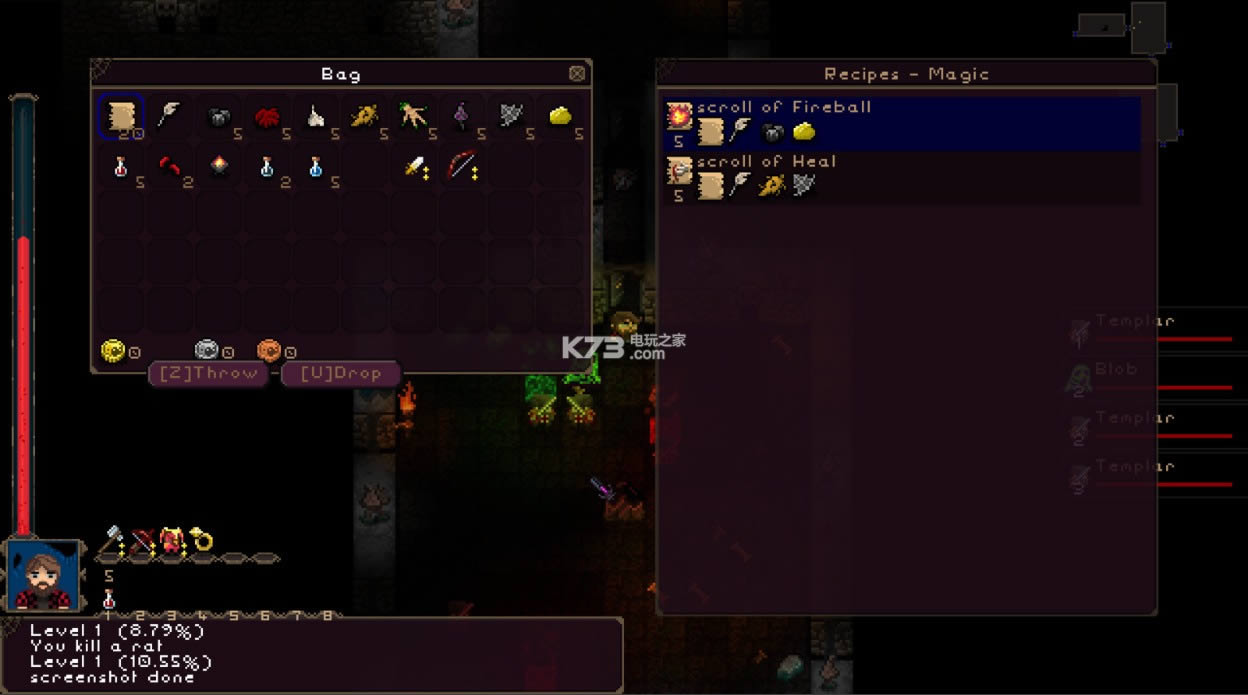Choose the garlic bulb in the bag

(x=315, y=117)
